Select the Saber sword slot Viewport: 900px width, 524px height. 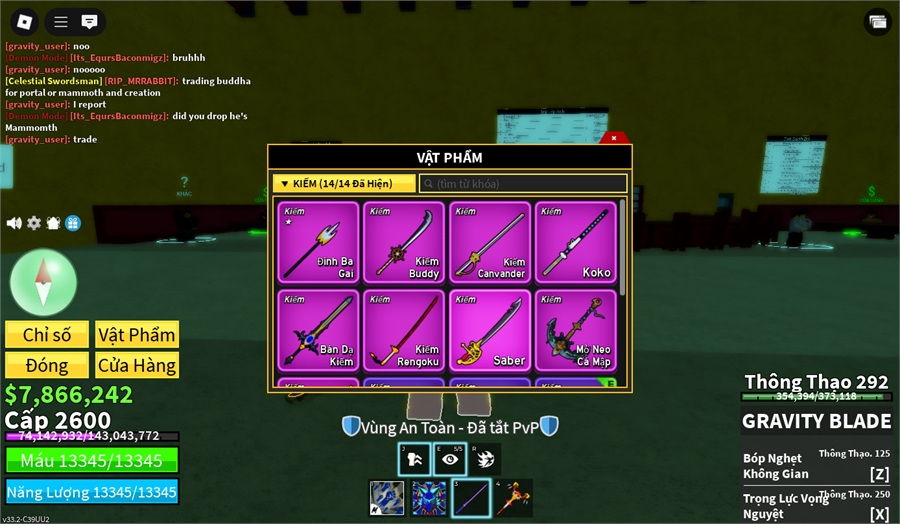click(x=489, y=329)
